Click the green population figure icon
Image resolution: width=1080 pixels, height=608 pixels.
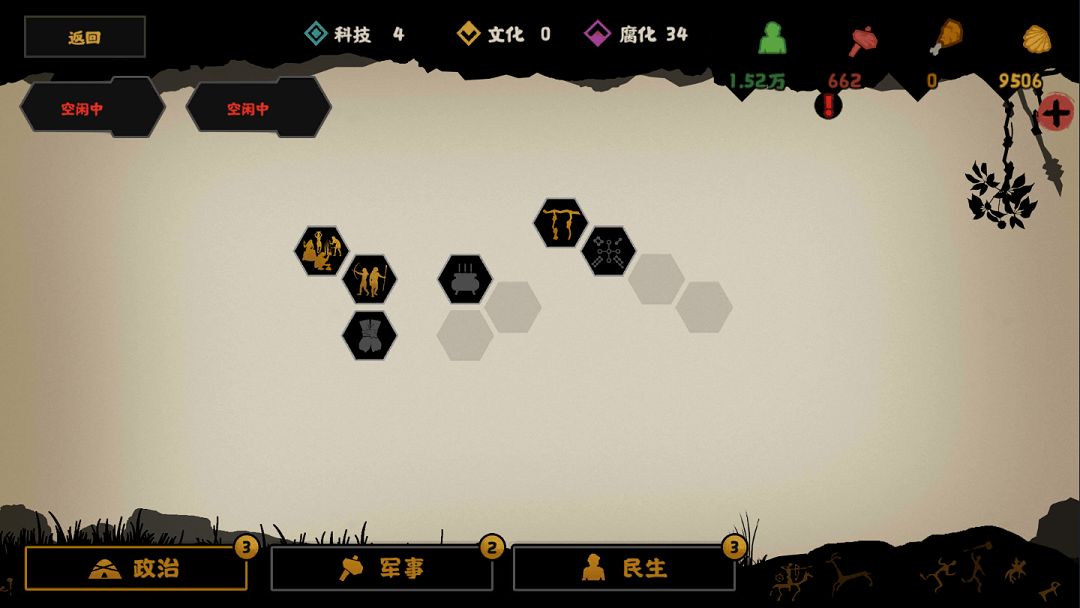(x=772, y=38)
